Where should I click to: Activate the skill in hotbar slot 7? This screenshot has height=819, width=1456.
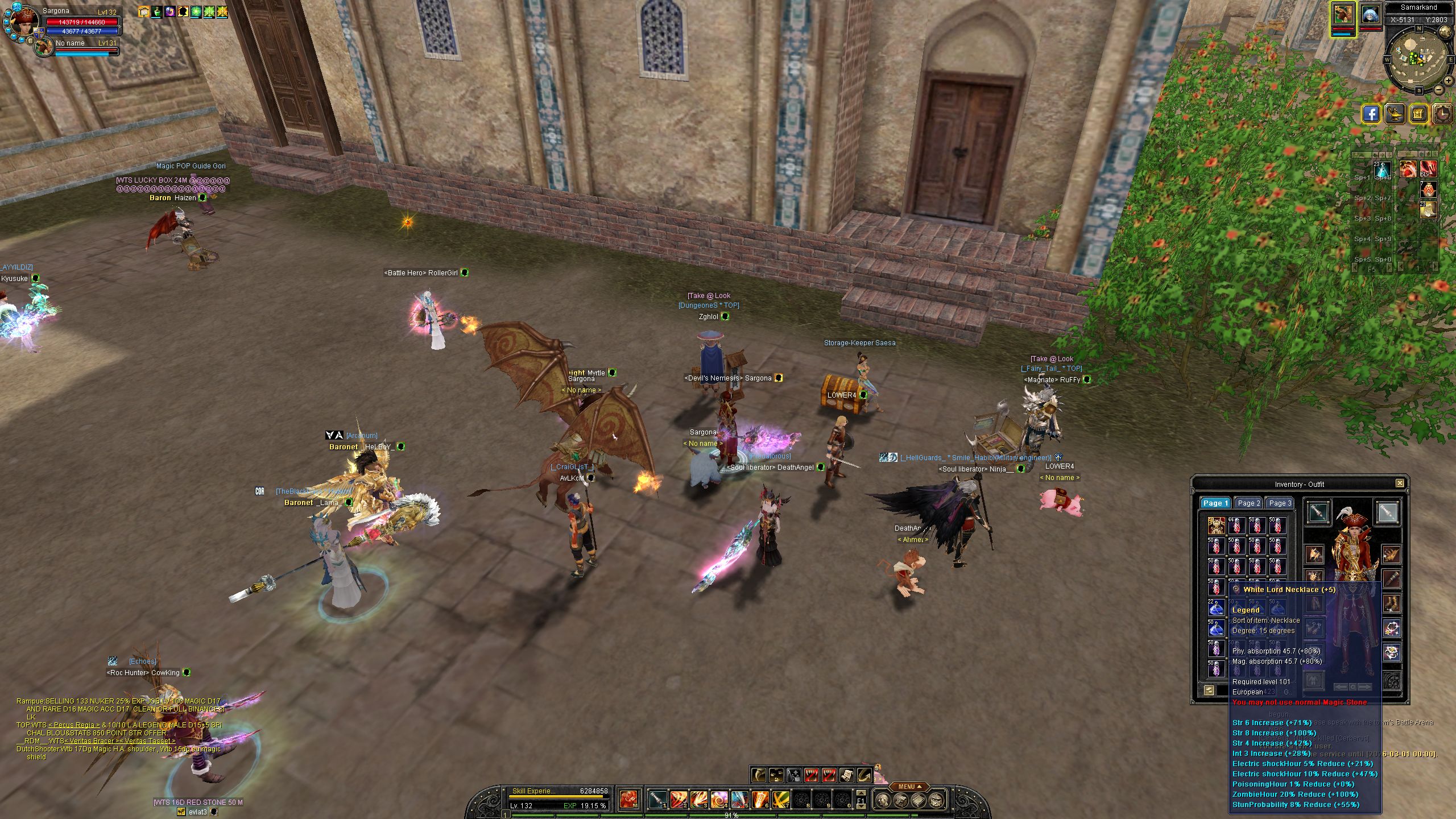click(x=780, y=800)
